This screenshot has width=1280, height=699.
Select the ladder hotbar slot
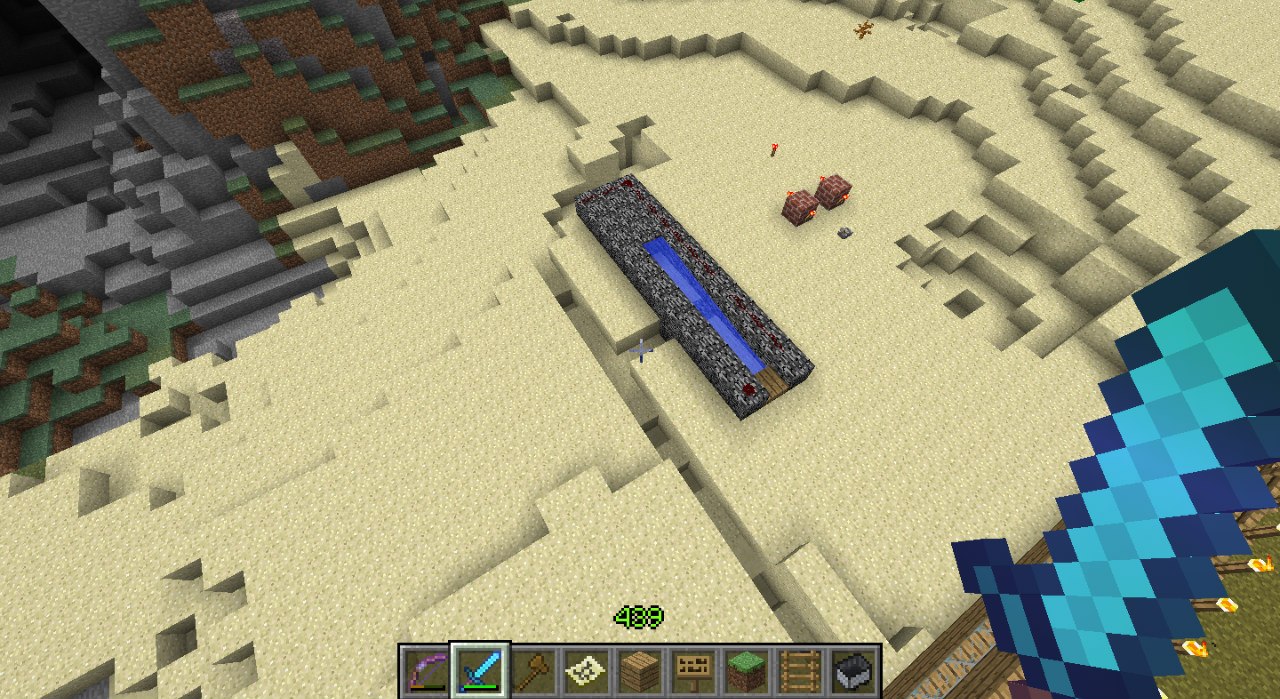click(800, 669)
